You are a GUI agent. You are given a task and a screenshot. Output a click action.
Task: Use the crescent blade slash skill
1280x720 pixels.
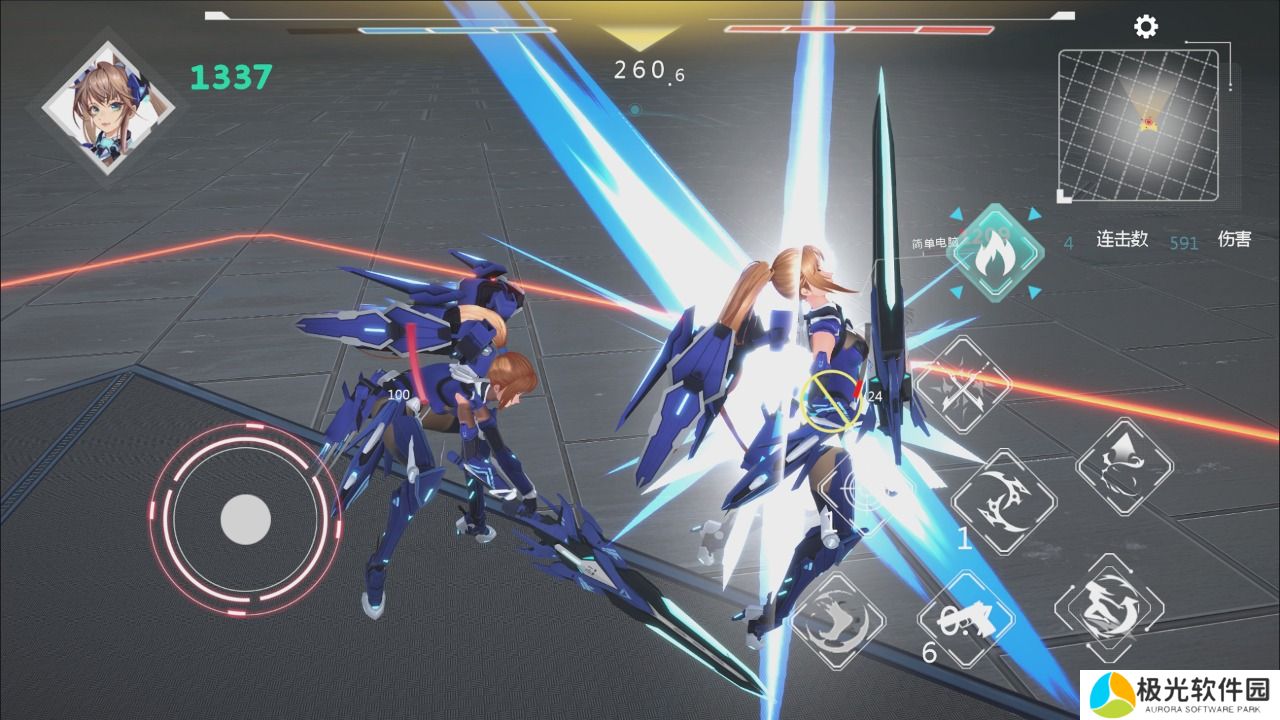1003,502
